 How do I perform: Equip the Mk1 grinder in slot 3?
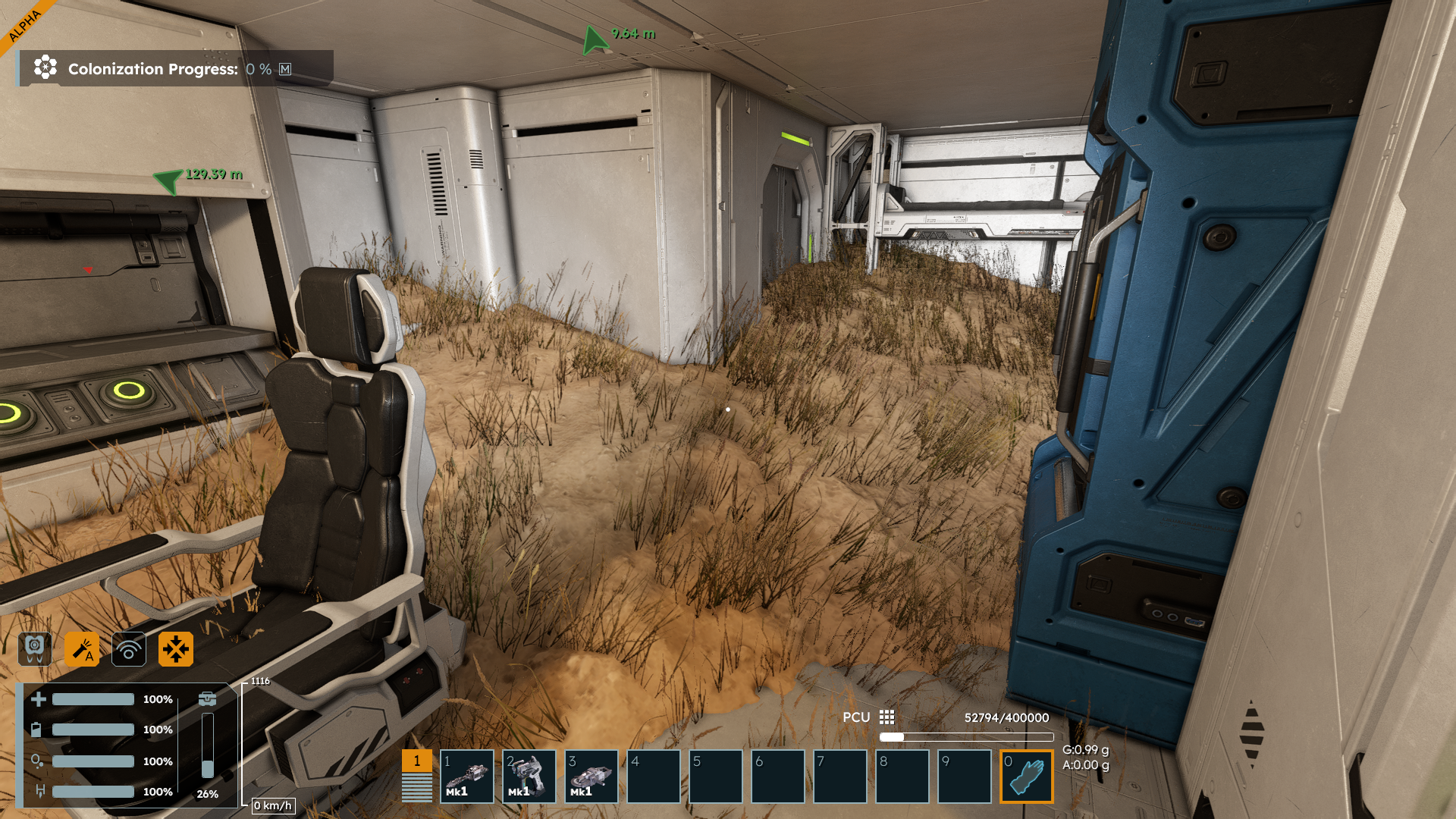tap(591, 776)
